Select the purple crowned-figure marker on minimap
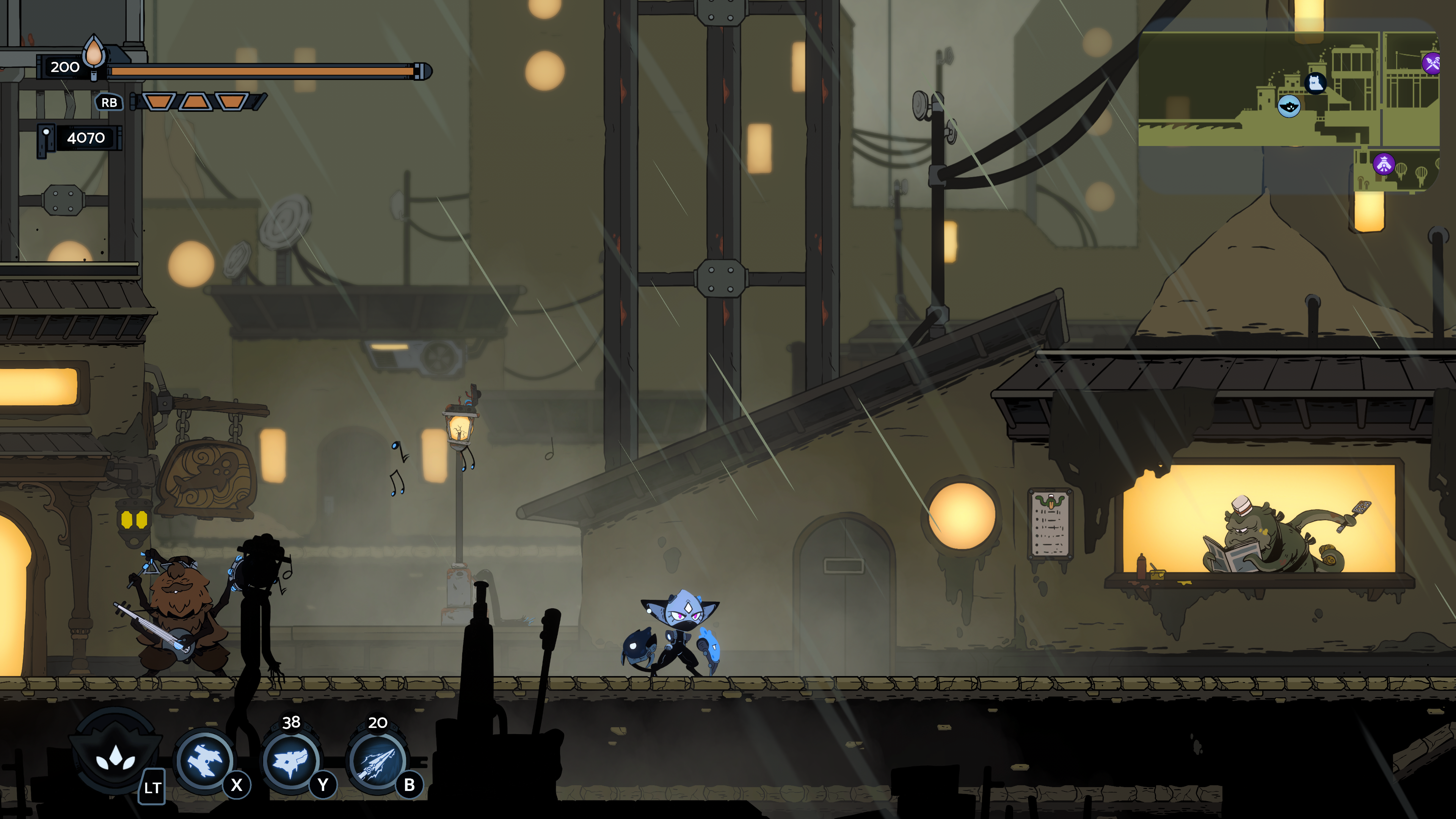The width and height of the screenshot is (1456, 819). point(1384,165)
